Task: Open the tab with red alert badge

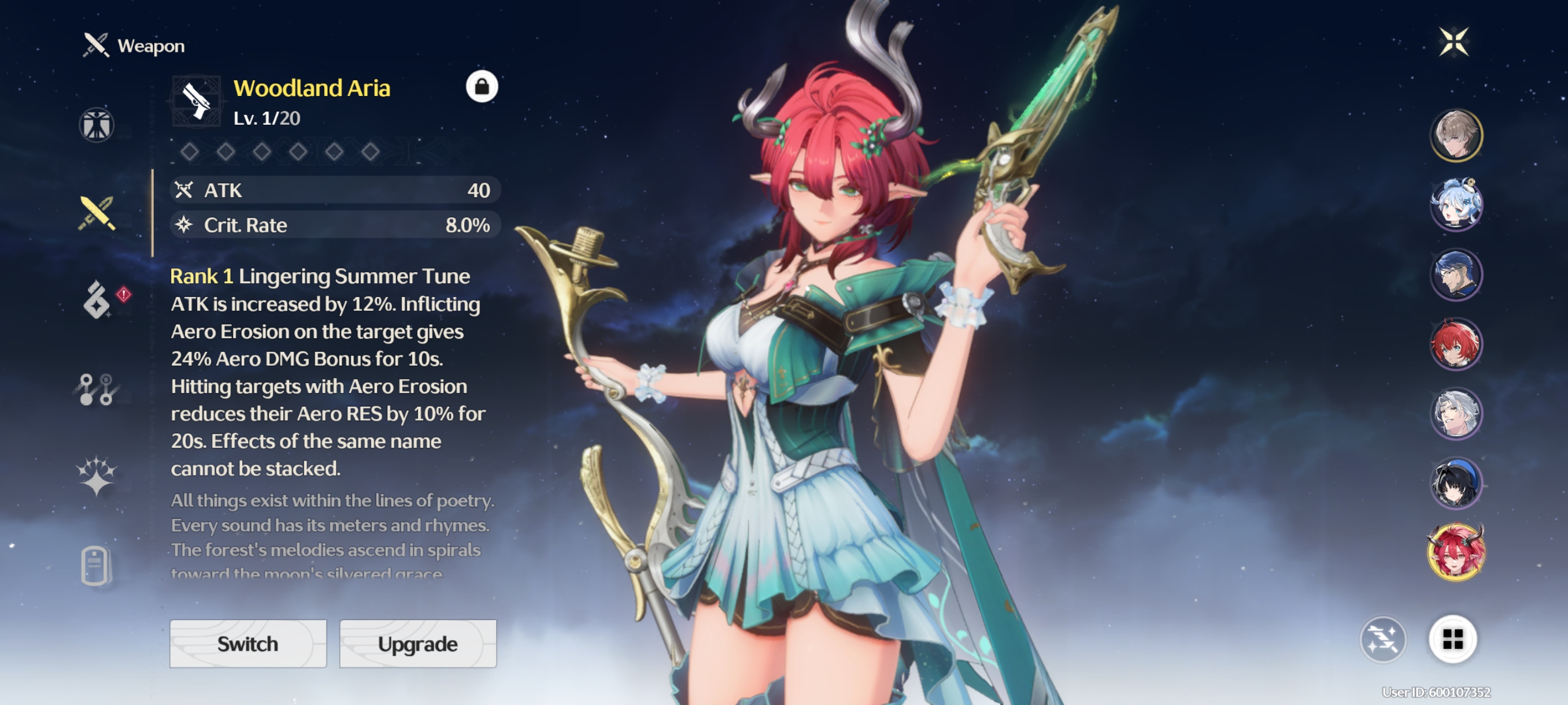Action: point(97,300)
